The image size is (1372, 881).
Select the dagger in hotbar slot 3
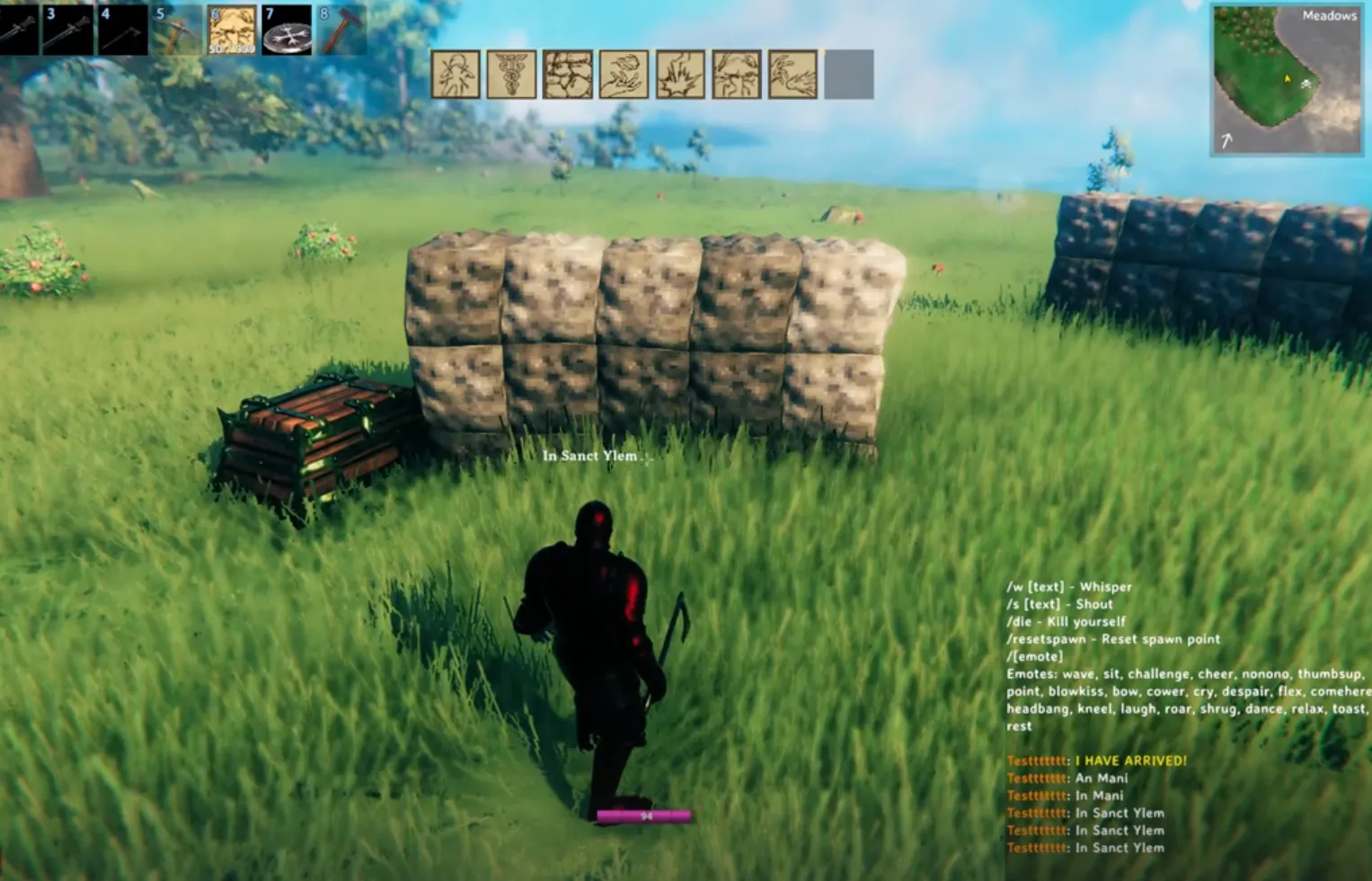pos(66,29)
